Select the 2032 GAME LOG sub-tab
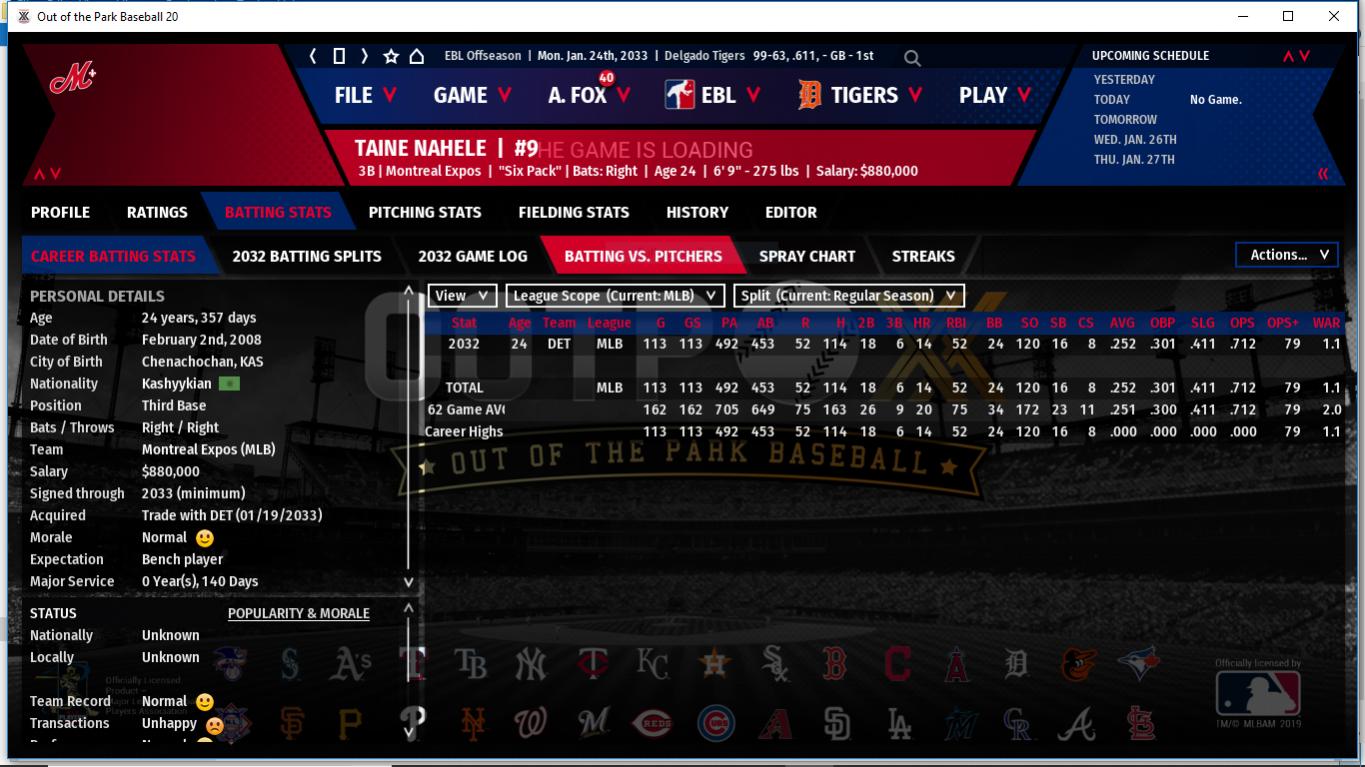The width and height of the screenshot is (1365, 767). tap(472, 256)
